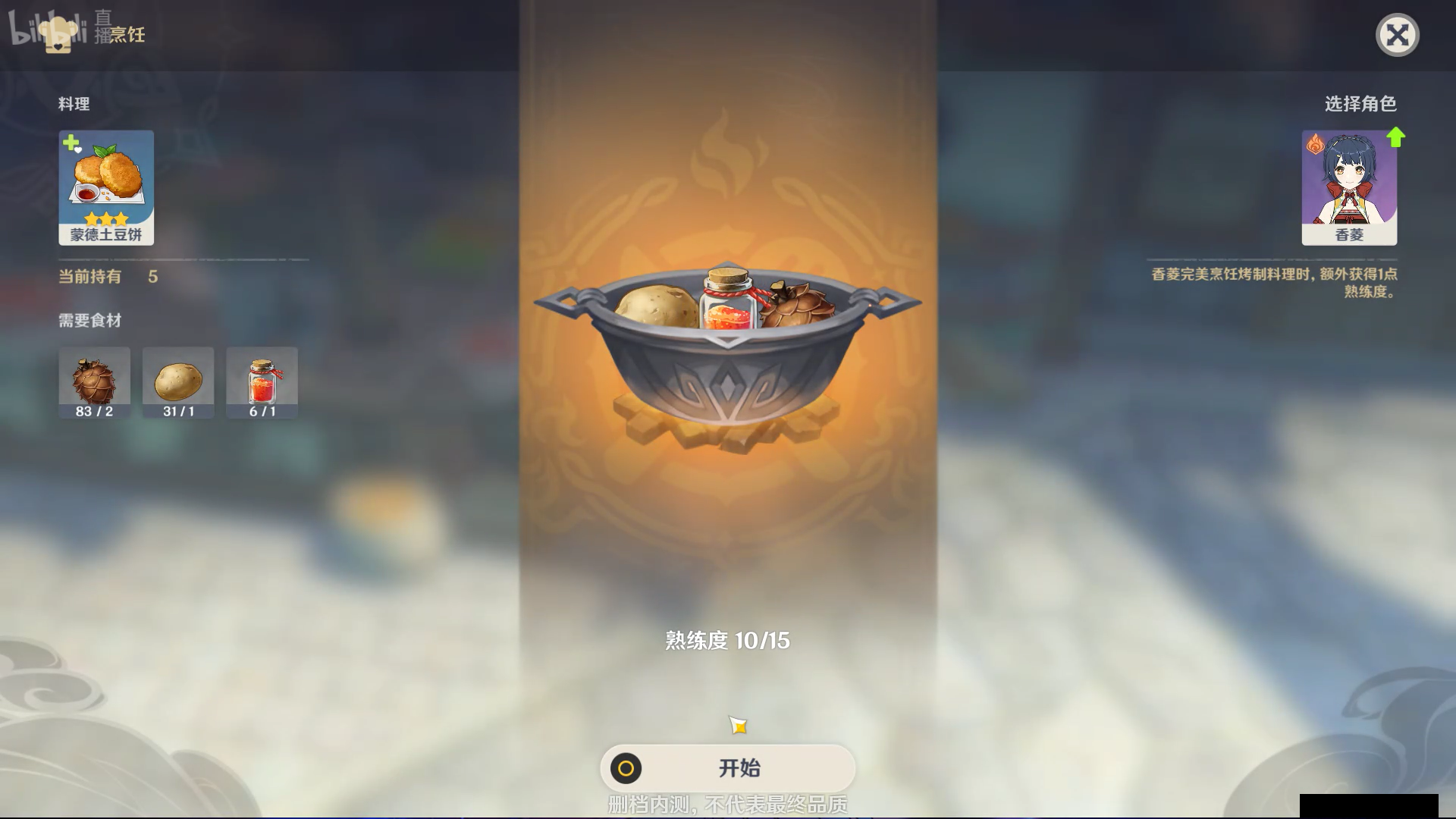Select the yellow circle icon on the start button
Viewport: 1456px width, 819px height.
coord(626,768)
